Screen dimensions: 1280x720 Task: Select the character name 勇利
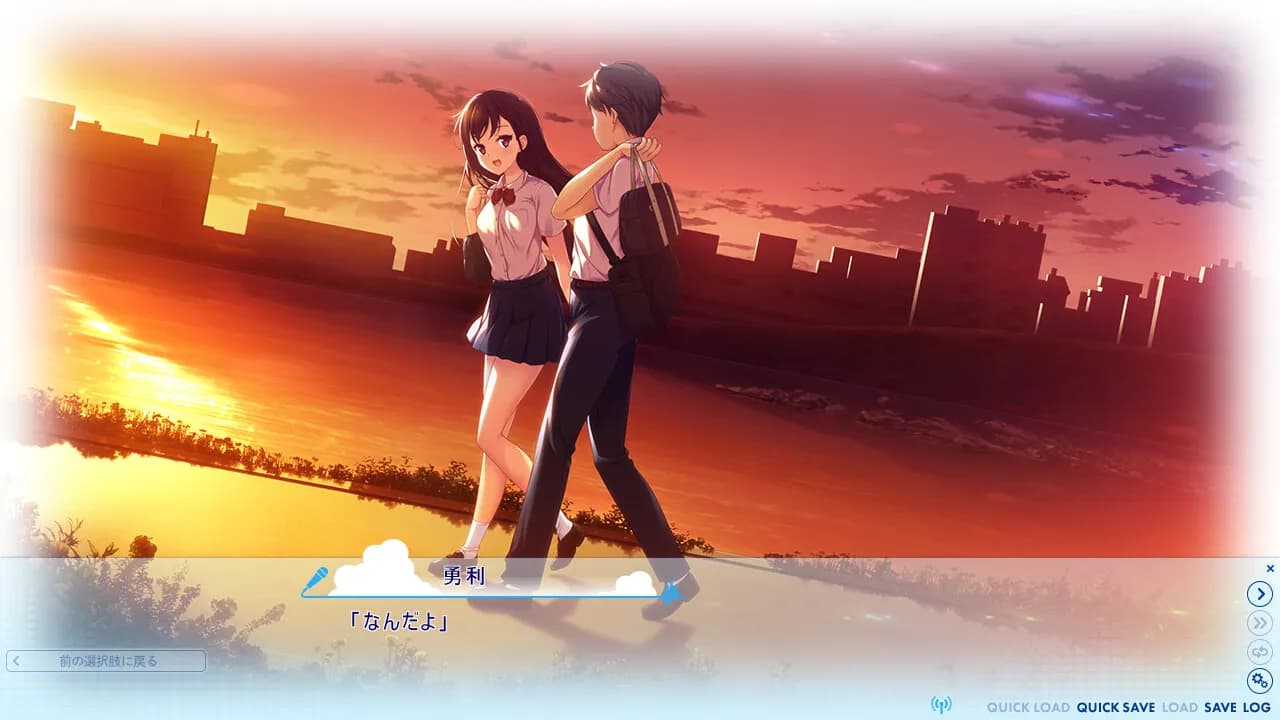pos(463,575)
